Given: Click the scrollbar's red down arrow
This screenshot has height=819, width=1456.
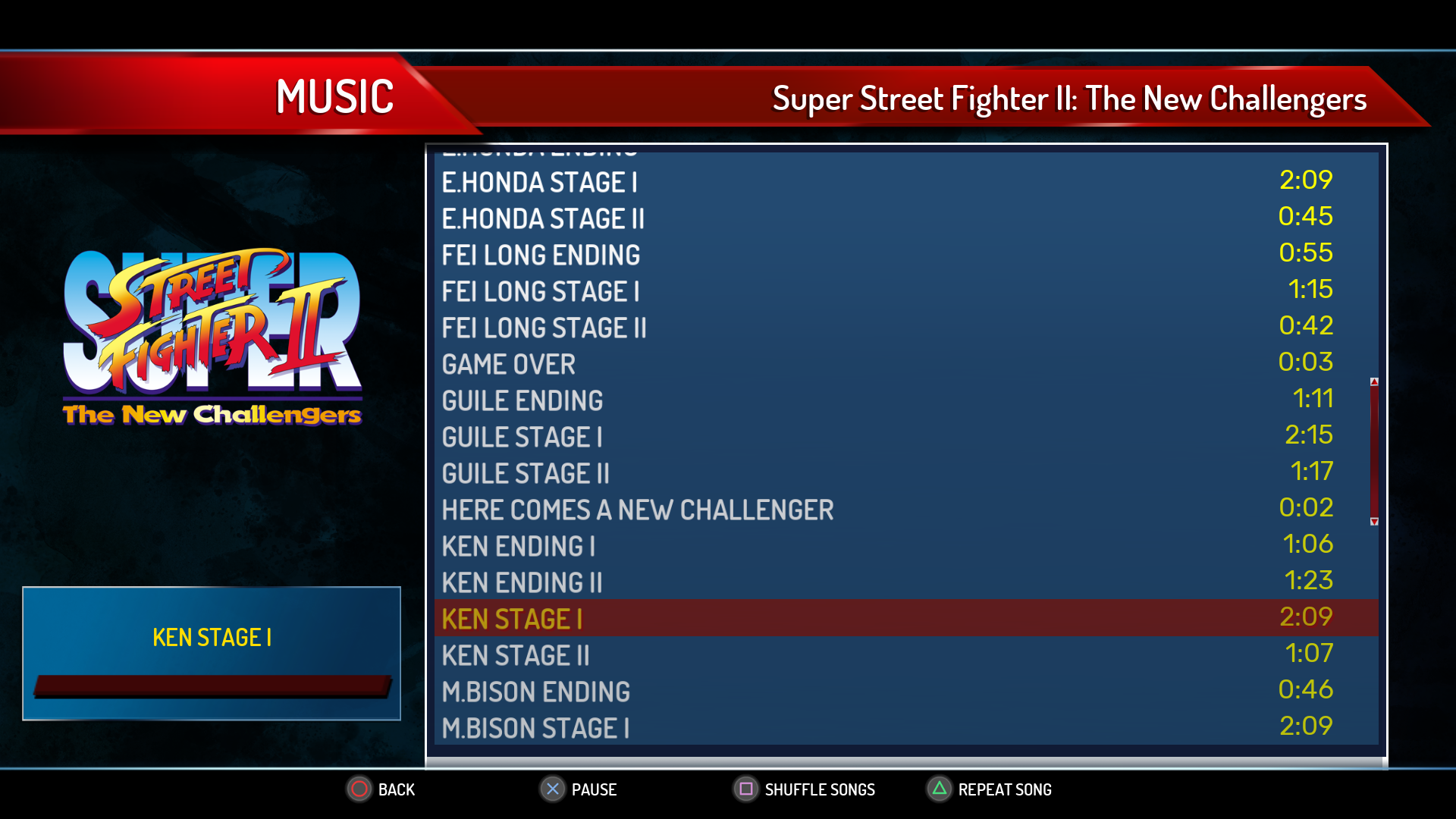Looking at the screenshot, I should [1374, 522].
